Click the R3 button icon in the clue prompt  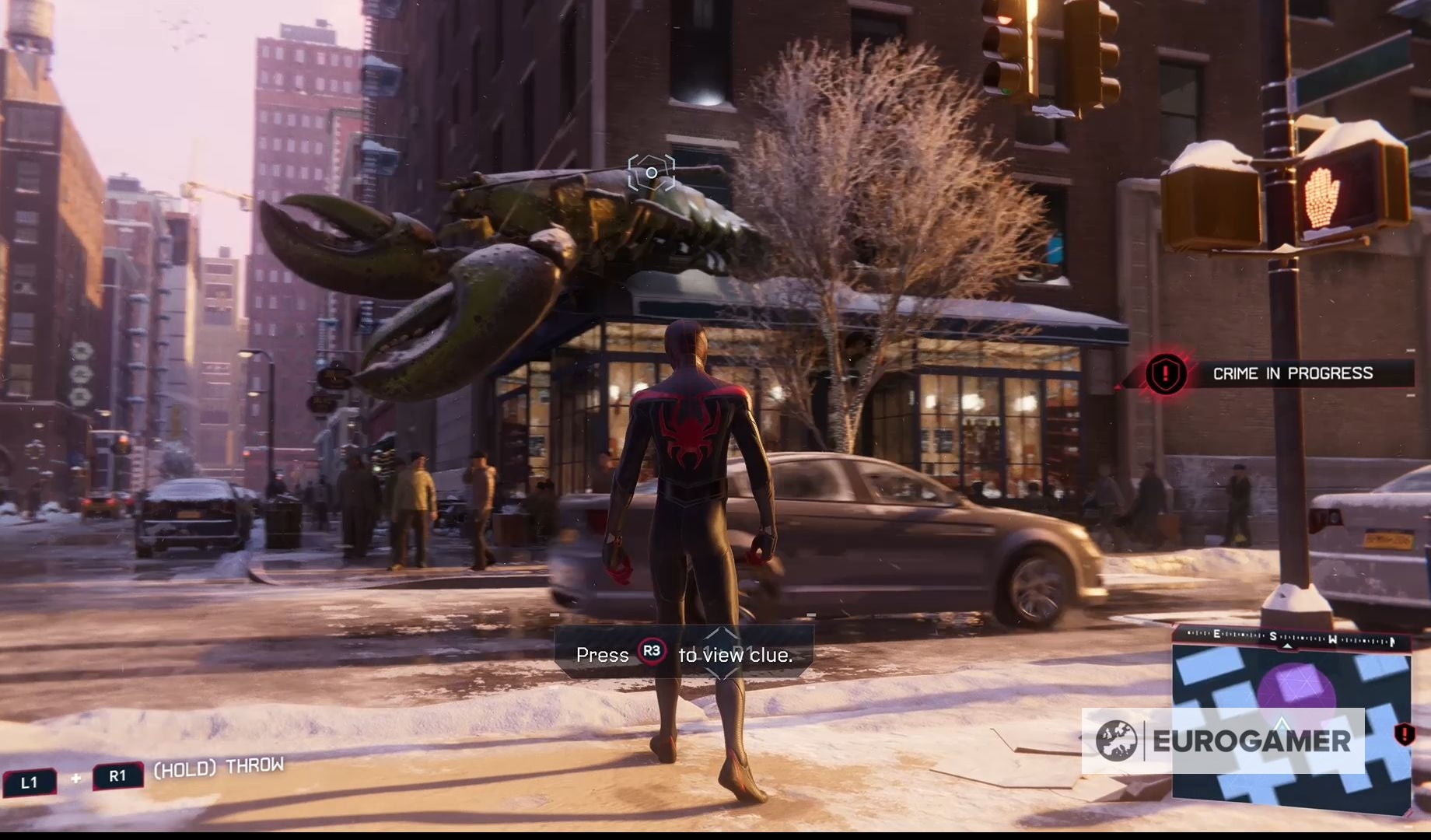(x=650, y=653)
